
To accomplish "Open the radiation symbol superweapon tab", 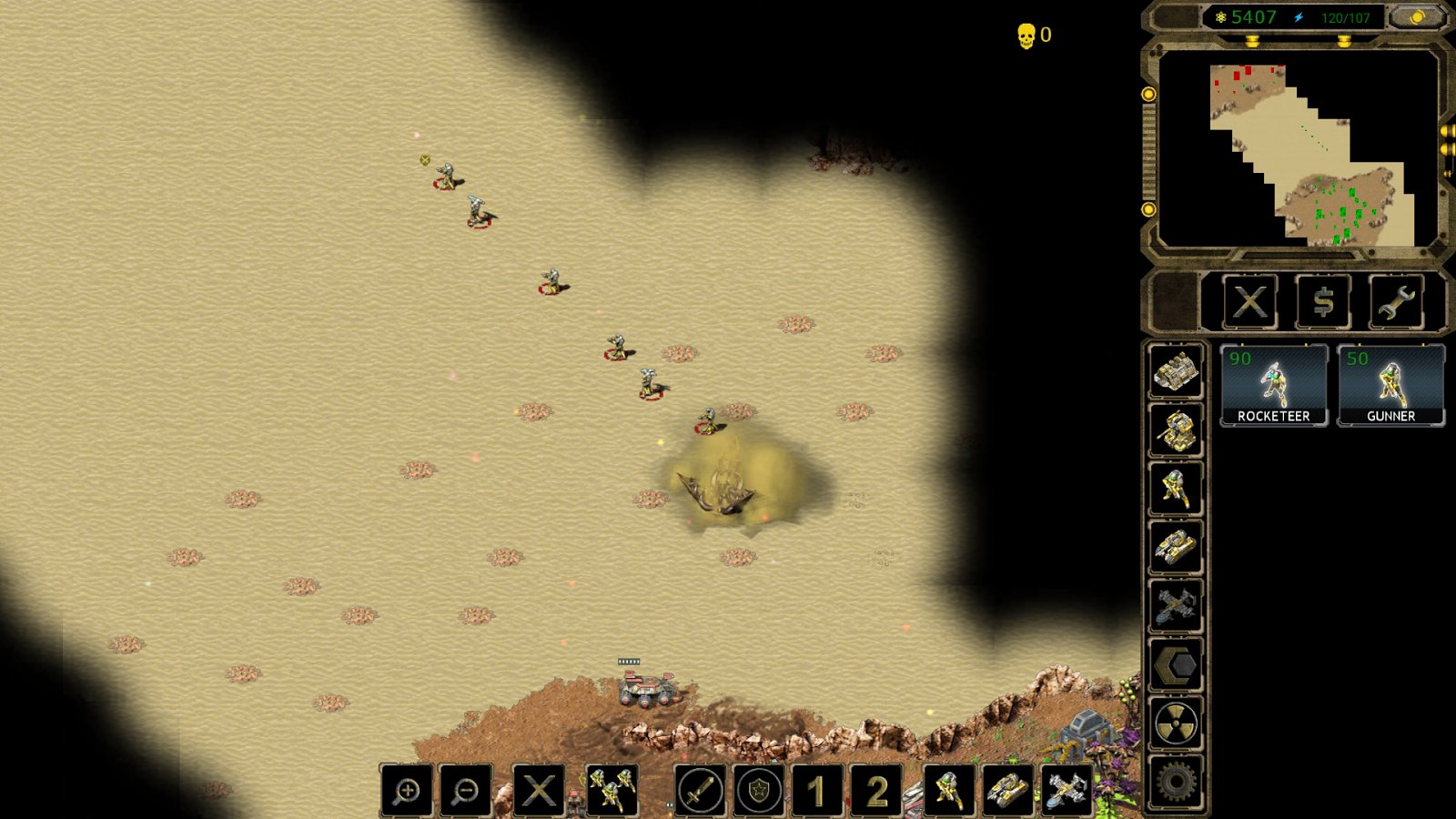I will point(1176,724).
